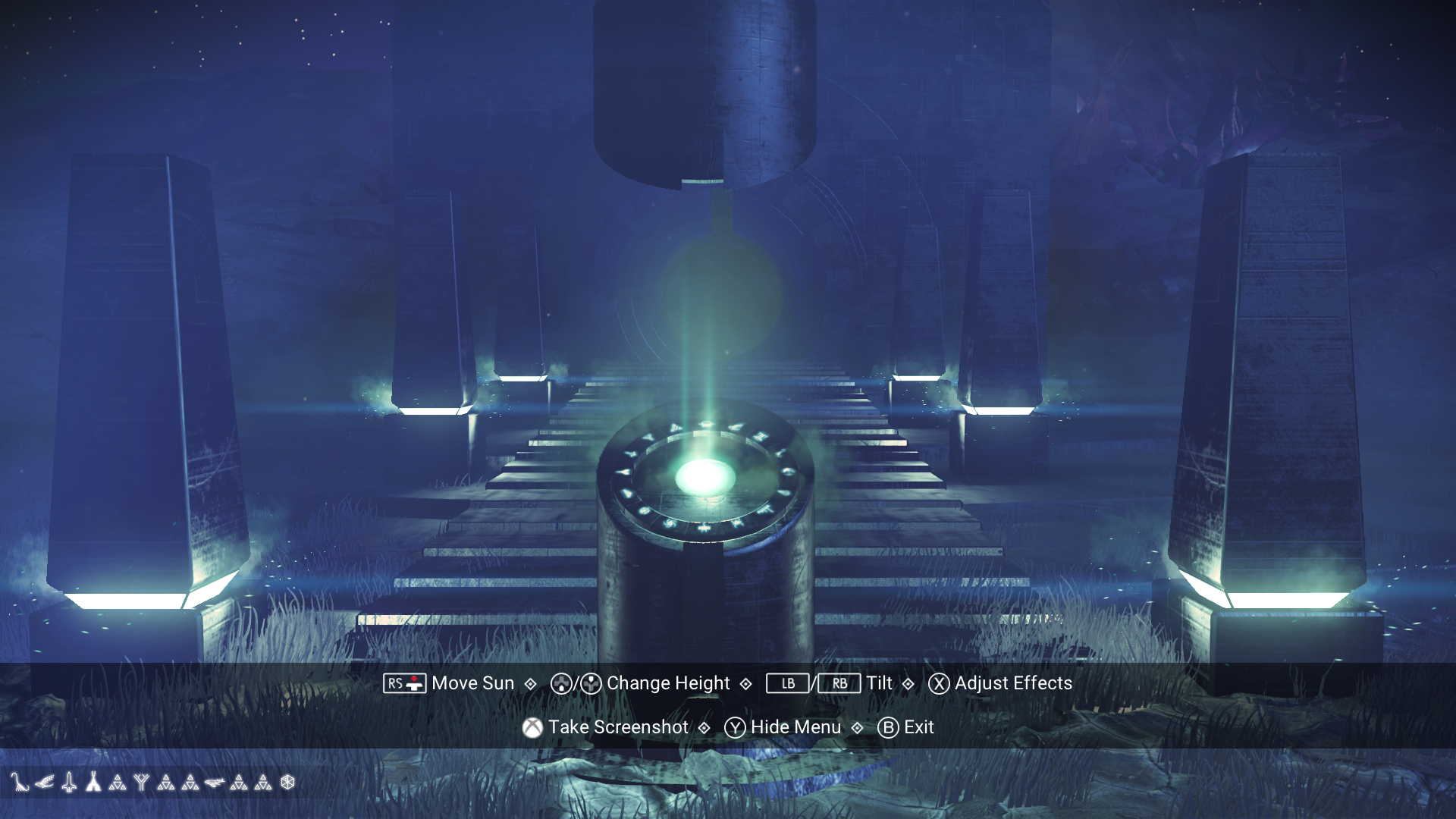
Task: Select the rocket ship glyph icon
Action: pyautogui.click(x=69, y=782)
